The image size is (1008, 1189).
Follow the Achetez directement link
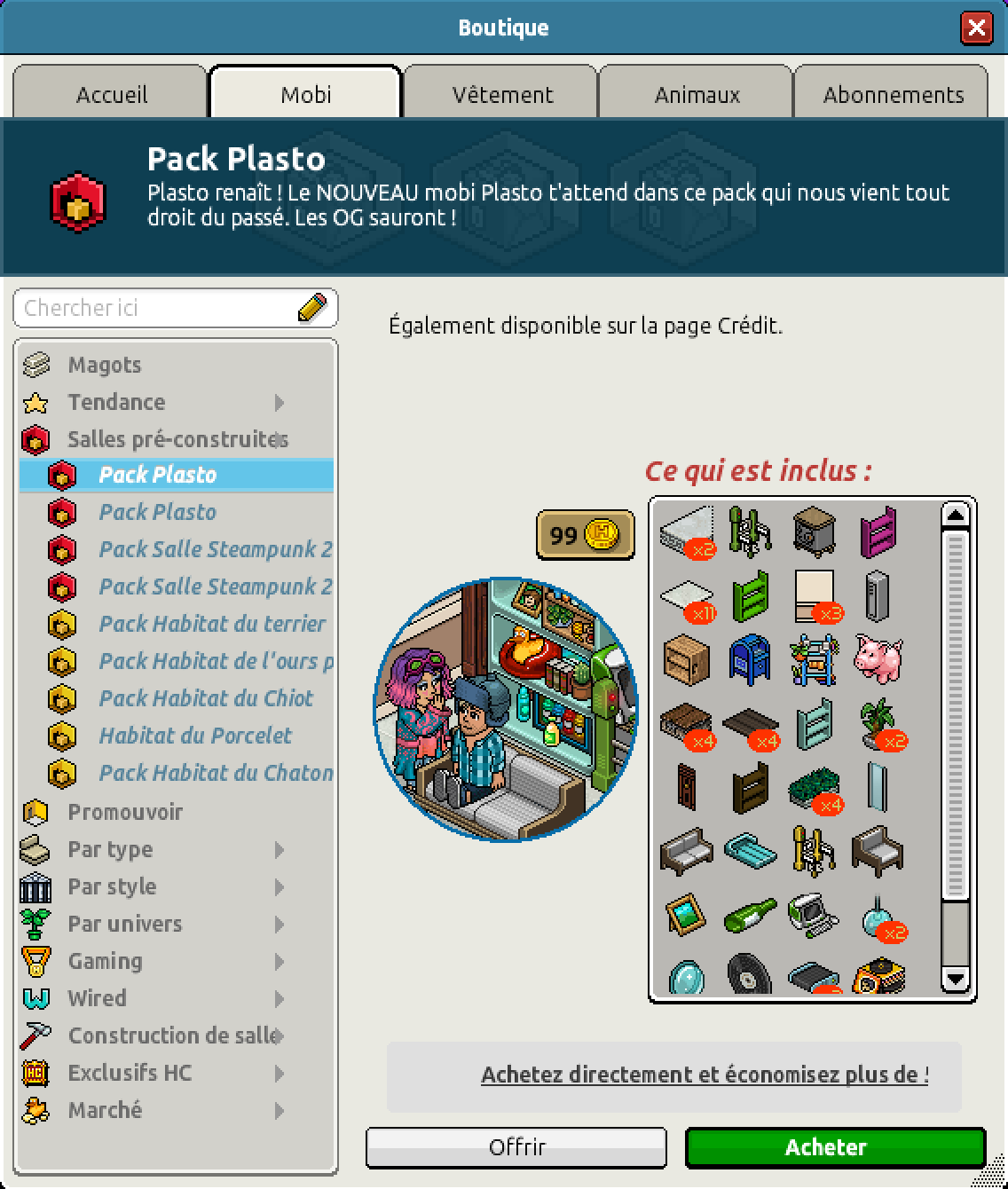pos(705,1075)
